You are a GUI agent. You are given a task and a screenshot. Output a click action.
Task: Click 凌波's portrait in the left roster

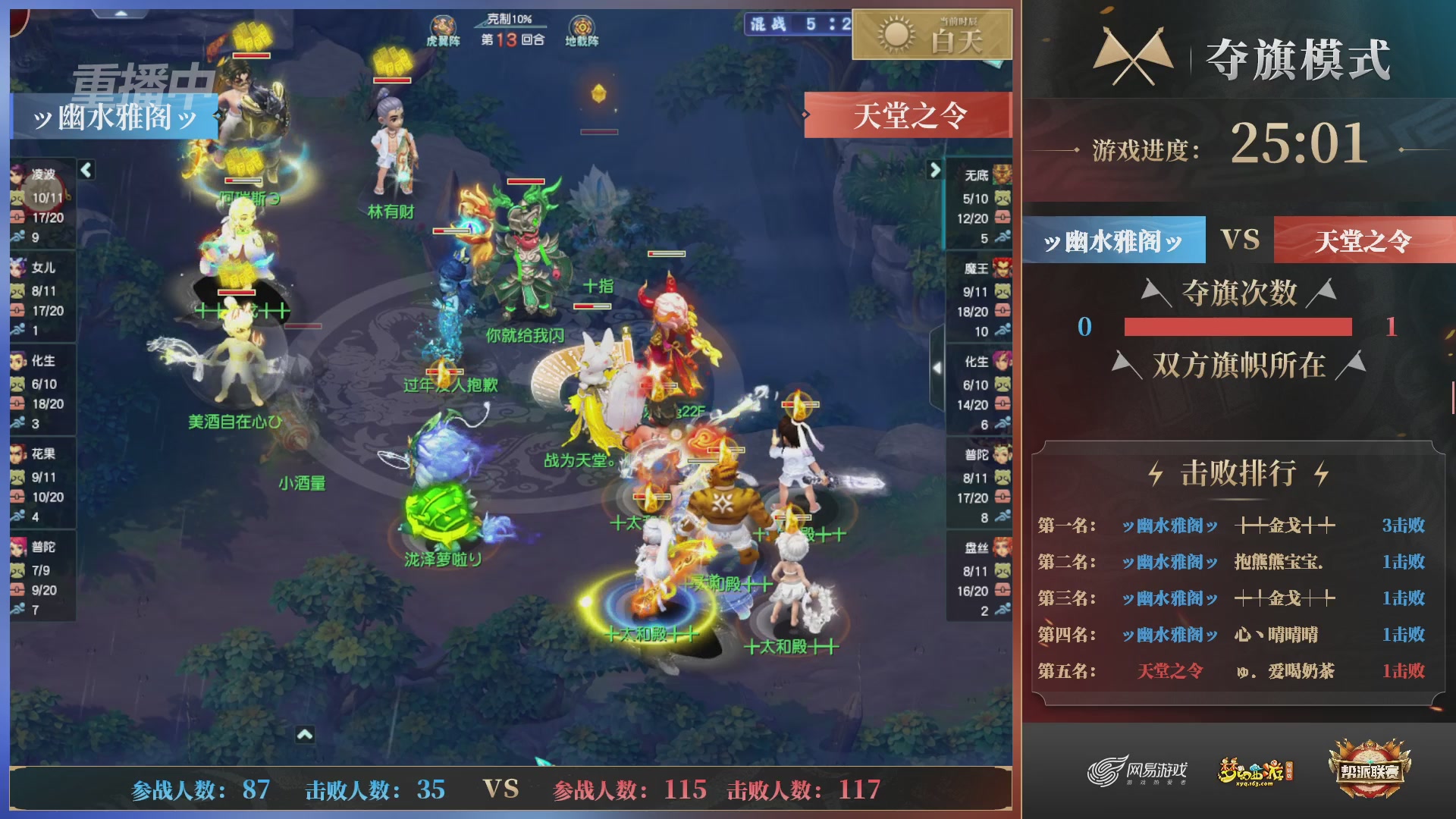(17, 174)
